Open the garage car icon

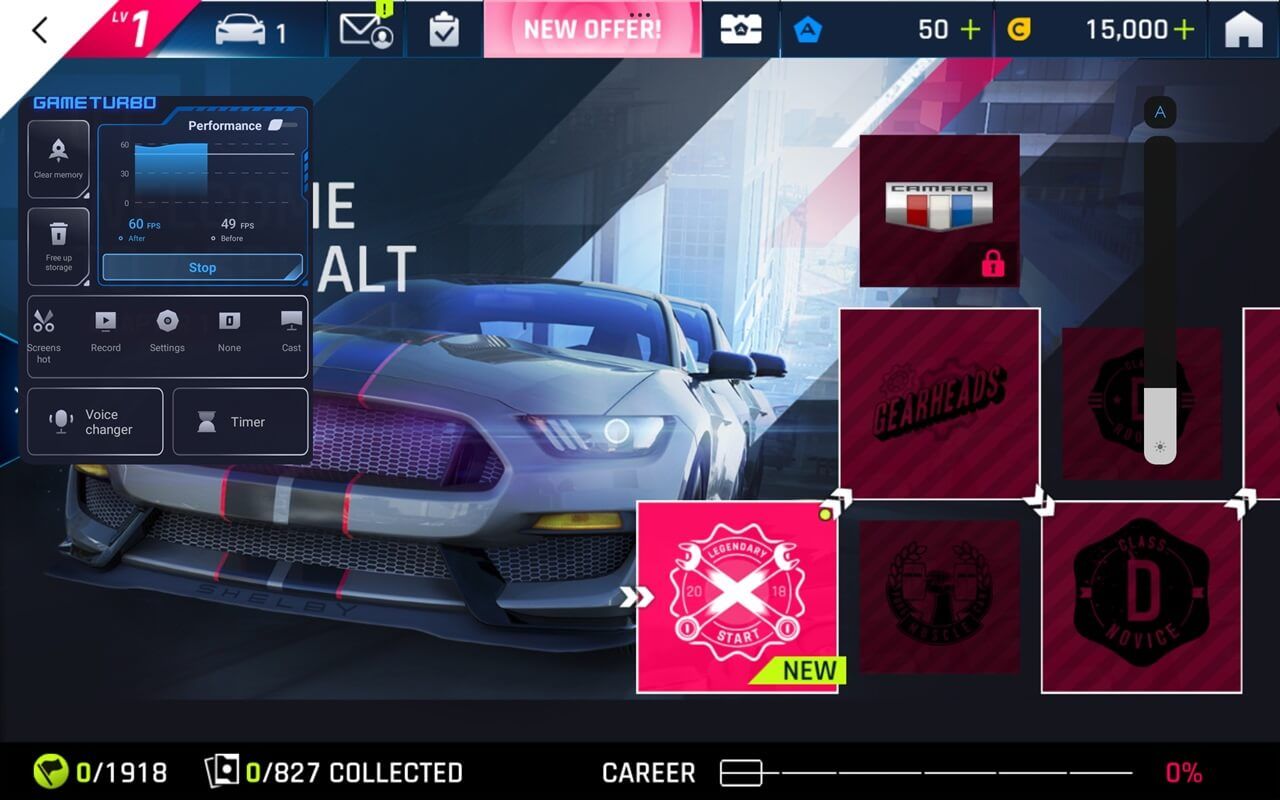point(250,30)
